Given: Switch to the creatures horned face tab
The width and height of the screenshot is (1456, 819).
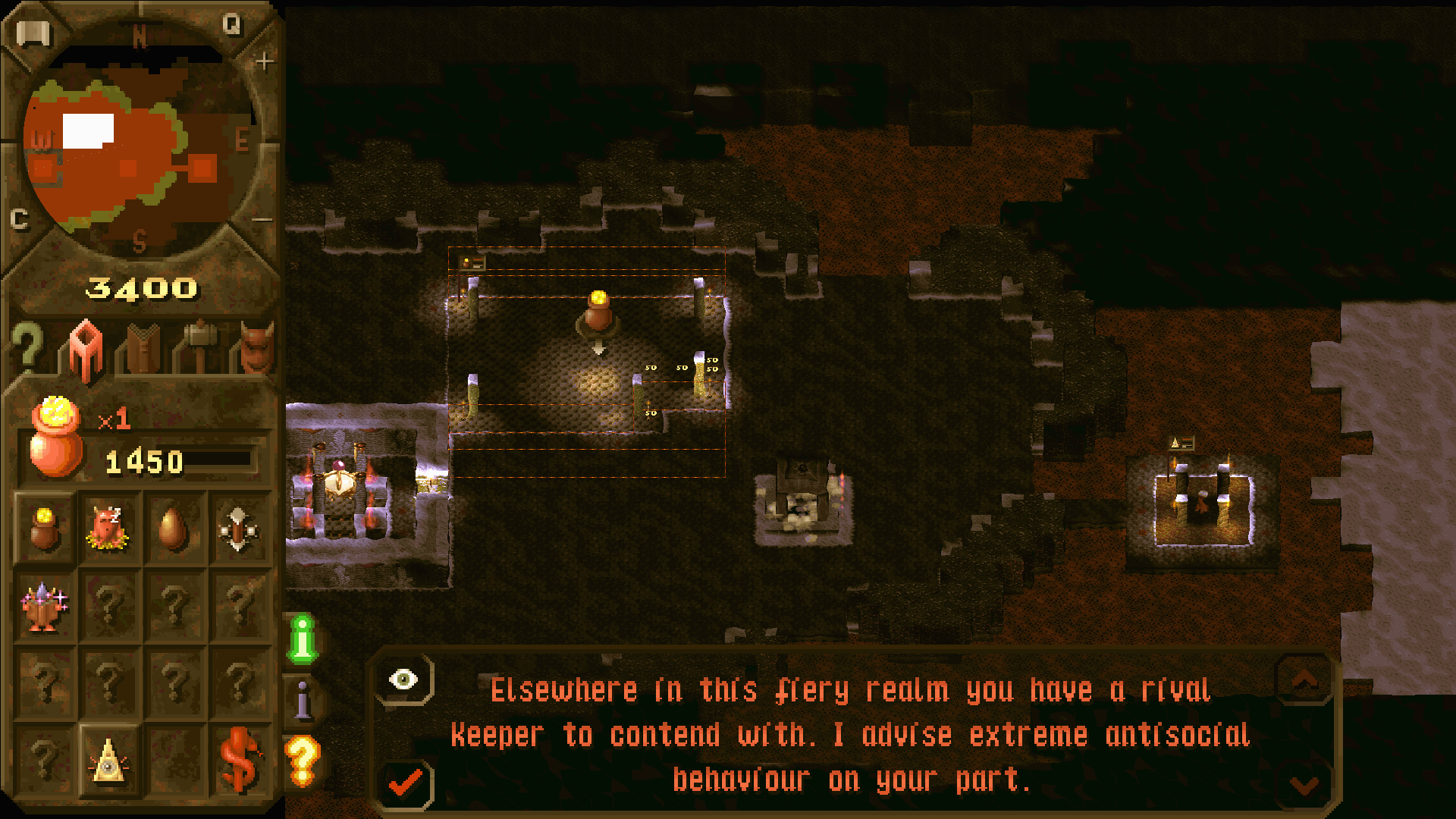Looking at the screenshot, I should pos(256,347).
